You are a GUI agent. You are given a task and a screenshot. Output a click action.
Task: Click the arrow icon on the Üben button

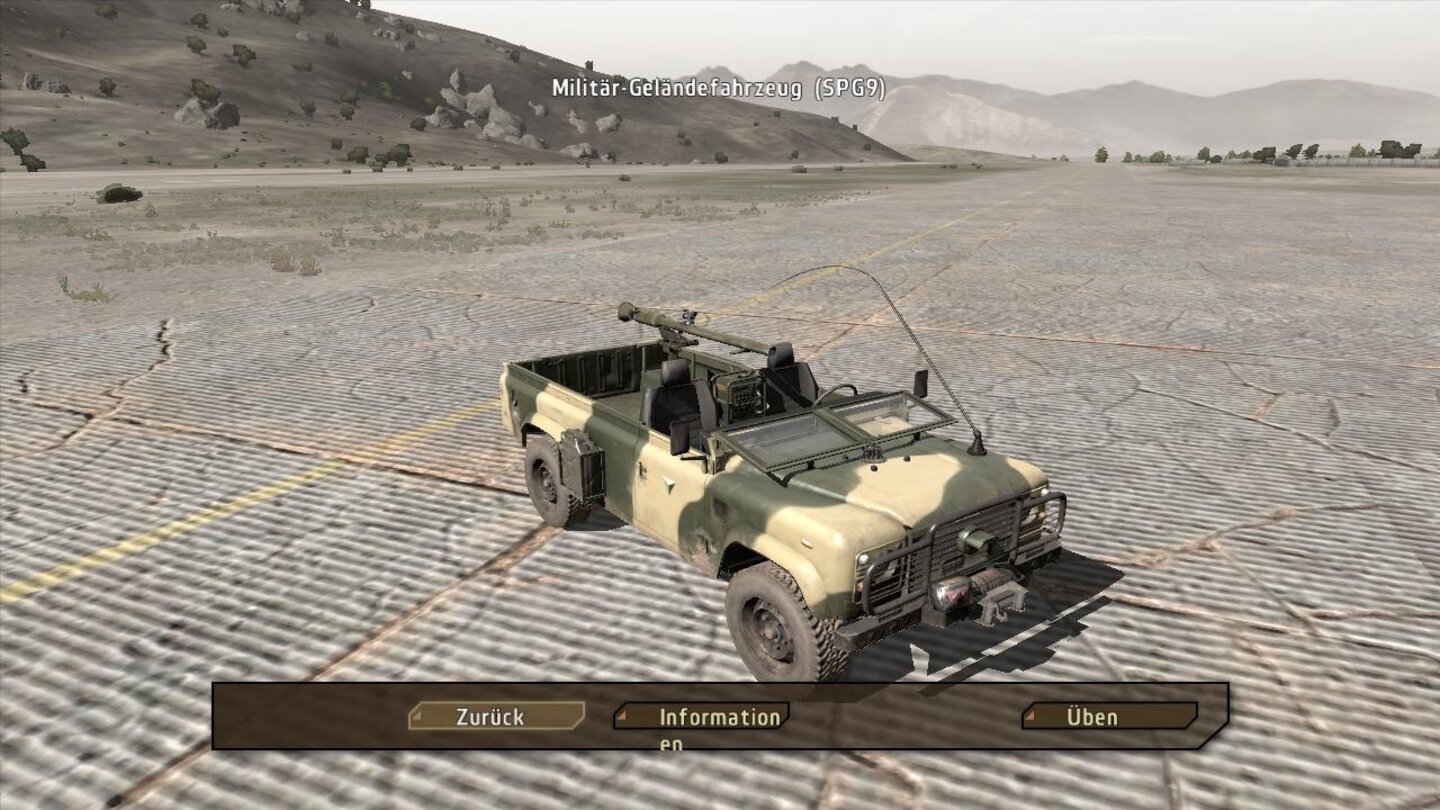[x=1030, y=716]
